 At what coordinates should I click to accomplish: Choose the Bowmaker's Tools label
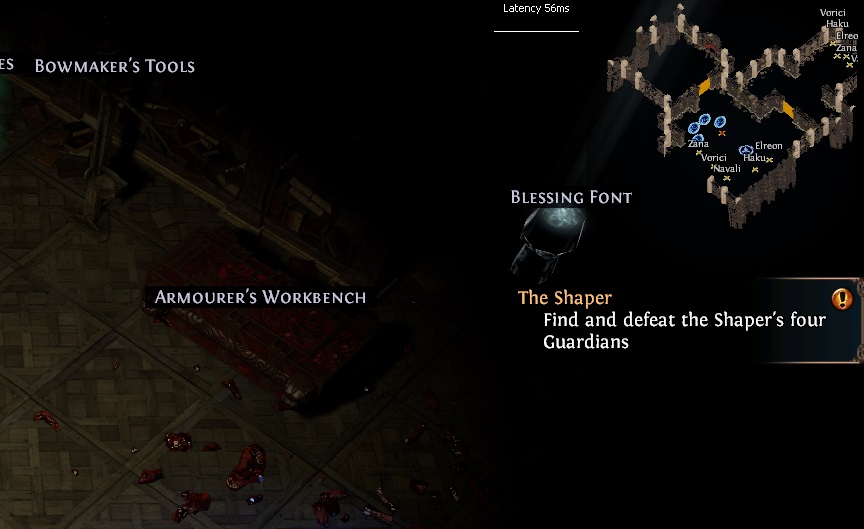pos(114,66)
